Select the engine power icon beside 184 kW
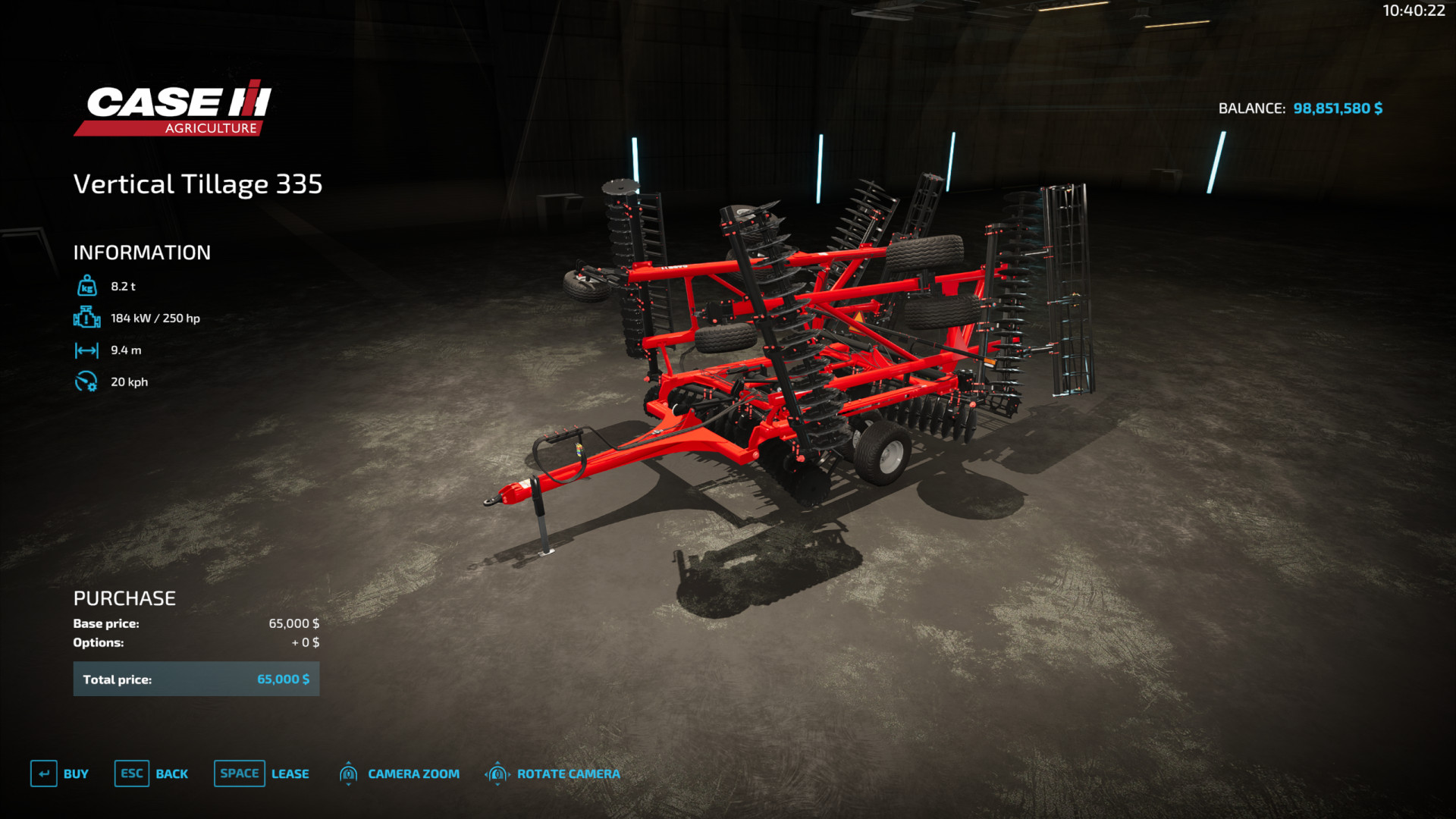This screenshot has height=819, width=1456. [x=87, y=318]
